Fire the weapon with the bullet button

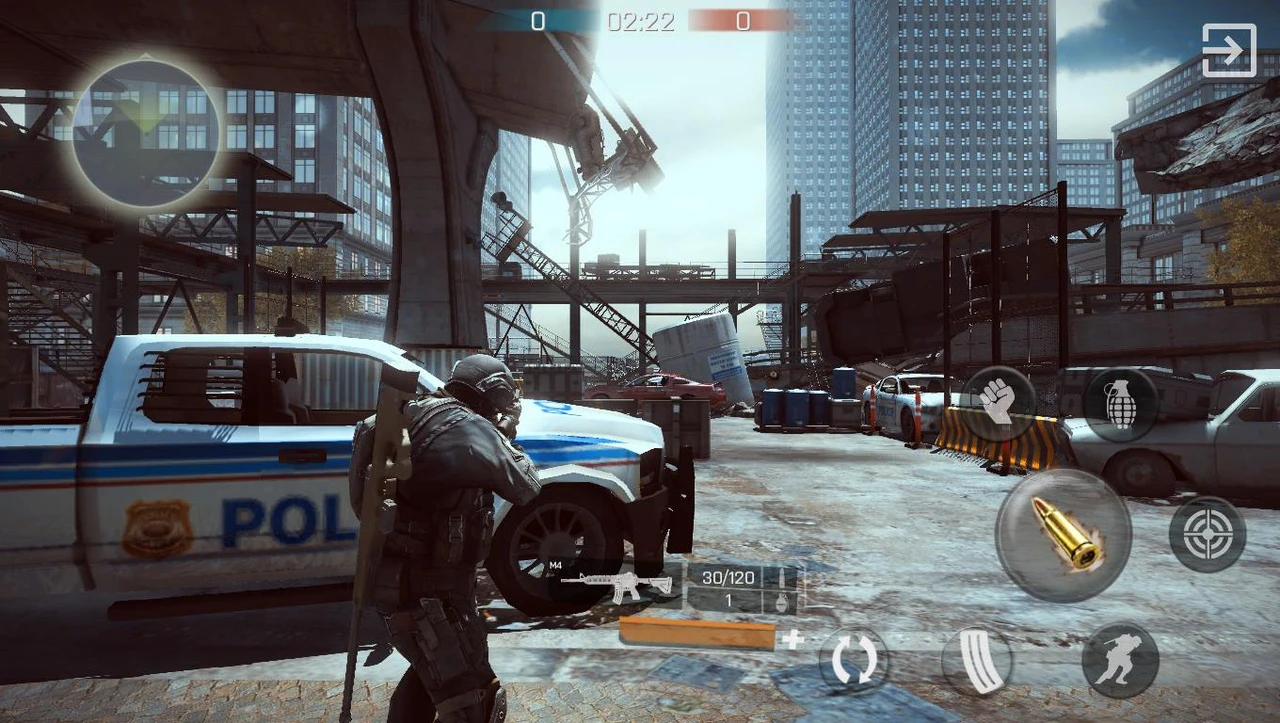point(1063,535)
